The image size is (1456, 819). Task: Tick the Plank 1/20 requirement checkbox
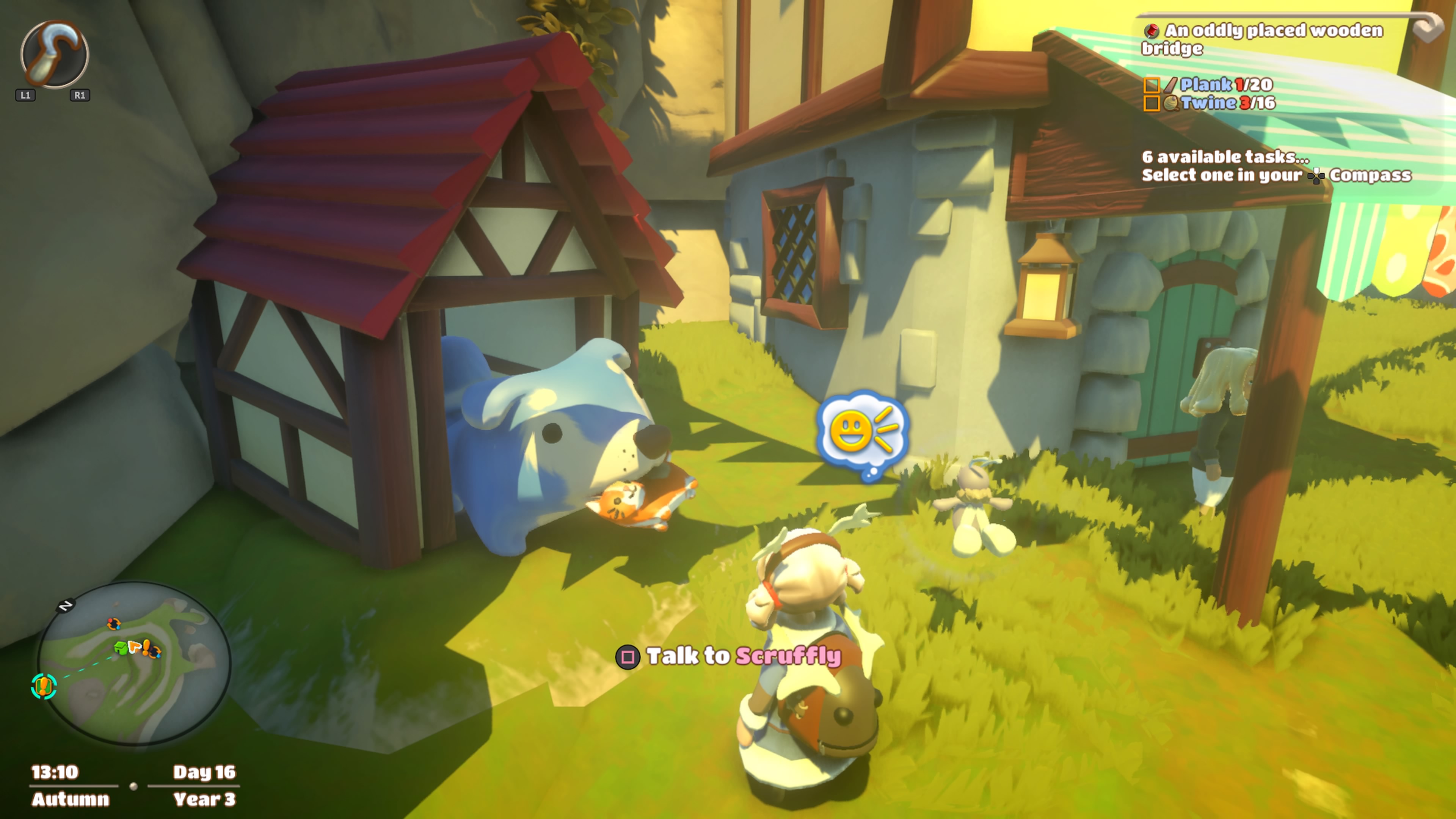point(1152,85)
